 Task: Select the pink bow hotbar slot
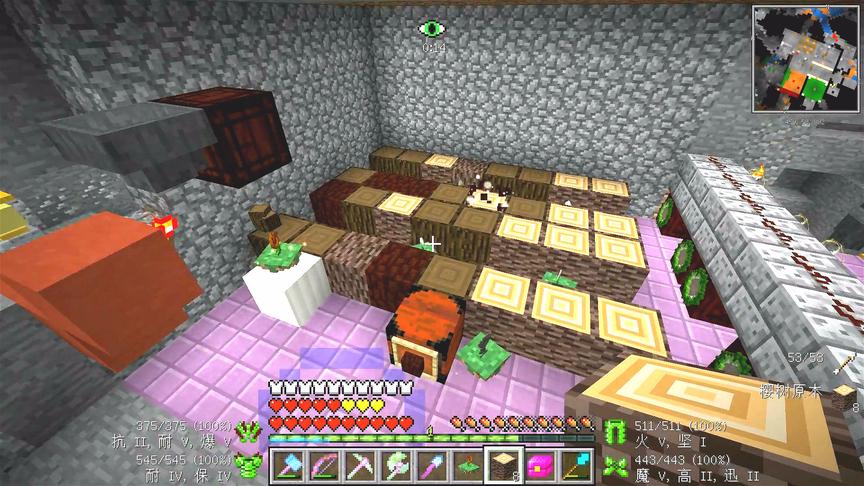(323, 464)
